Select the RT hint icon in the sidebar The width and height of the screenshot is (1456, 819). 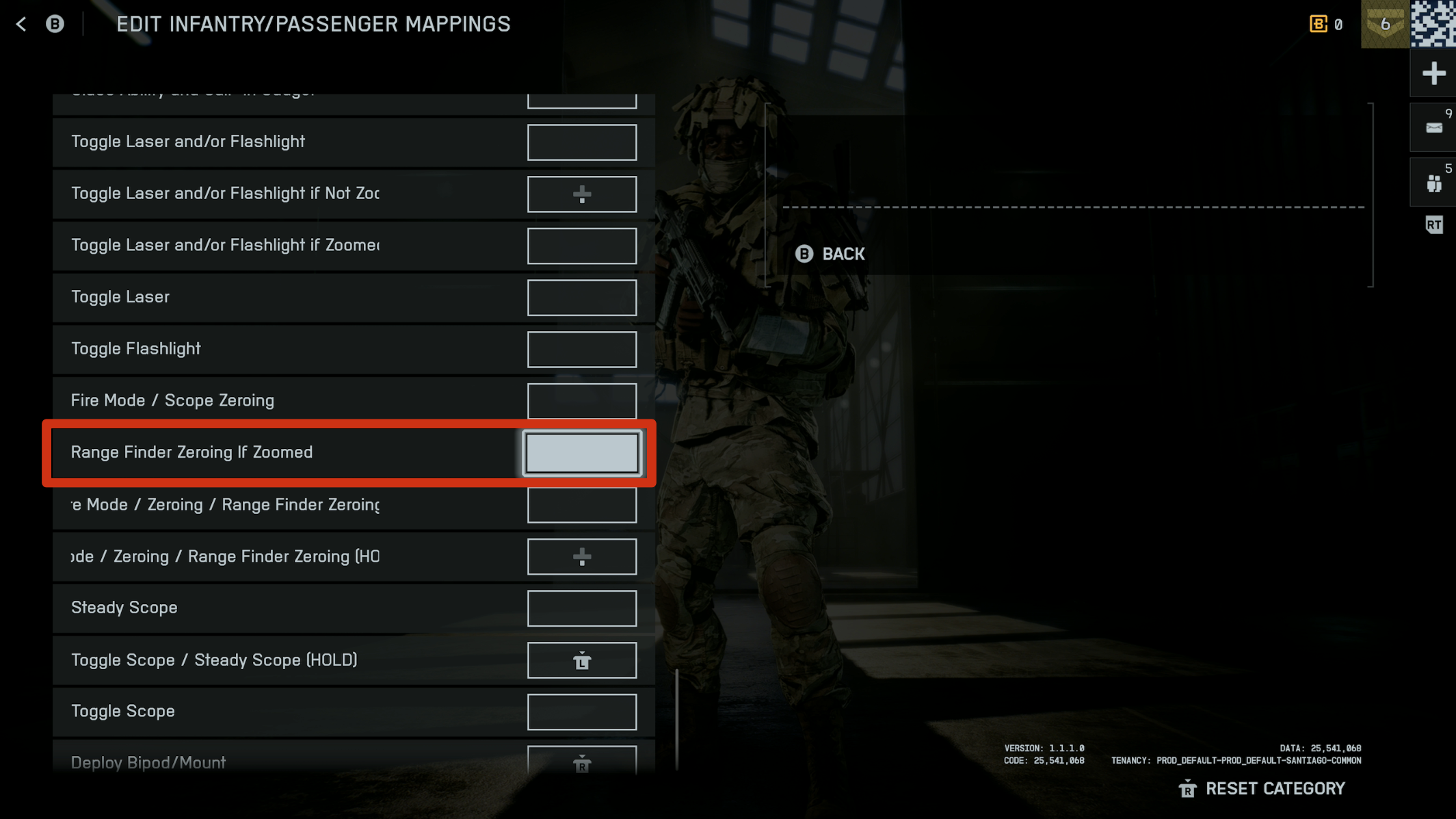point(1434,224)
